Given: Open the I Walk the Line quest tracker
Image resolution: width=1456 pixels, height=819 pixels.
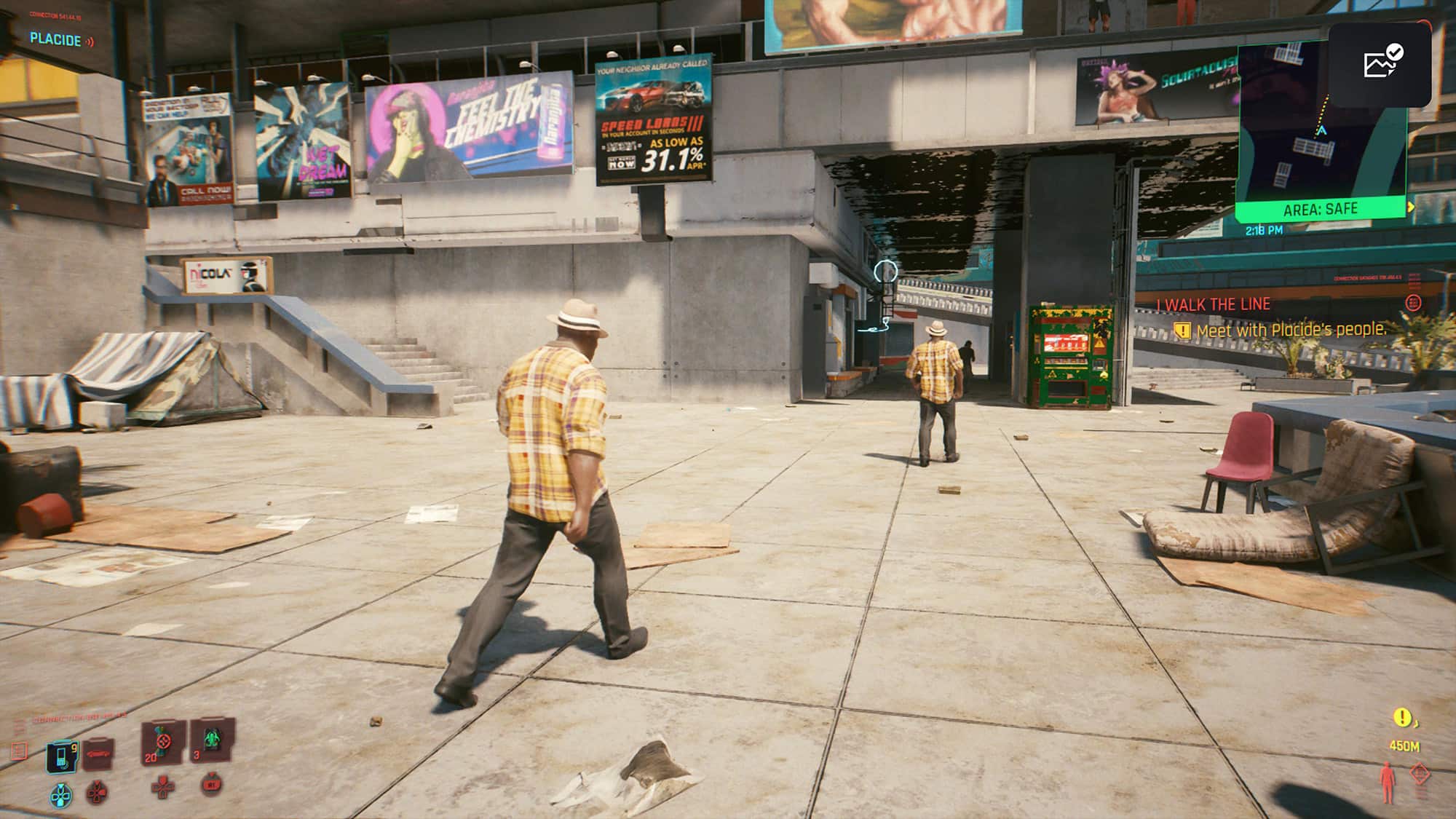Looking at the screenshot, I should coord(1214,304).
